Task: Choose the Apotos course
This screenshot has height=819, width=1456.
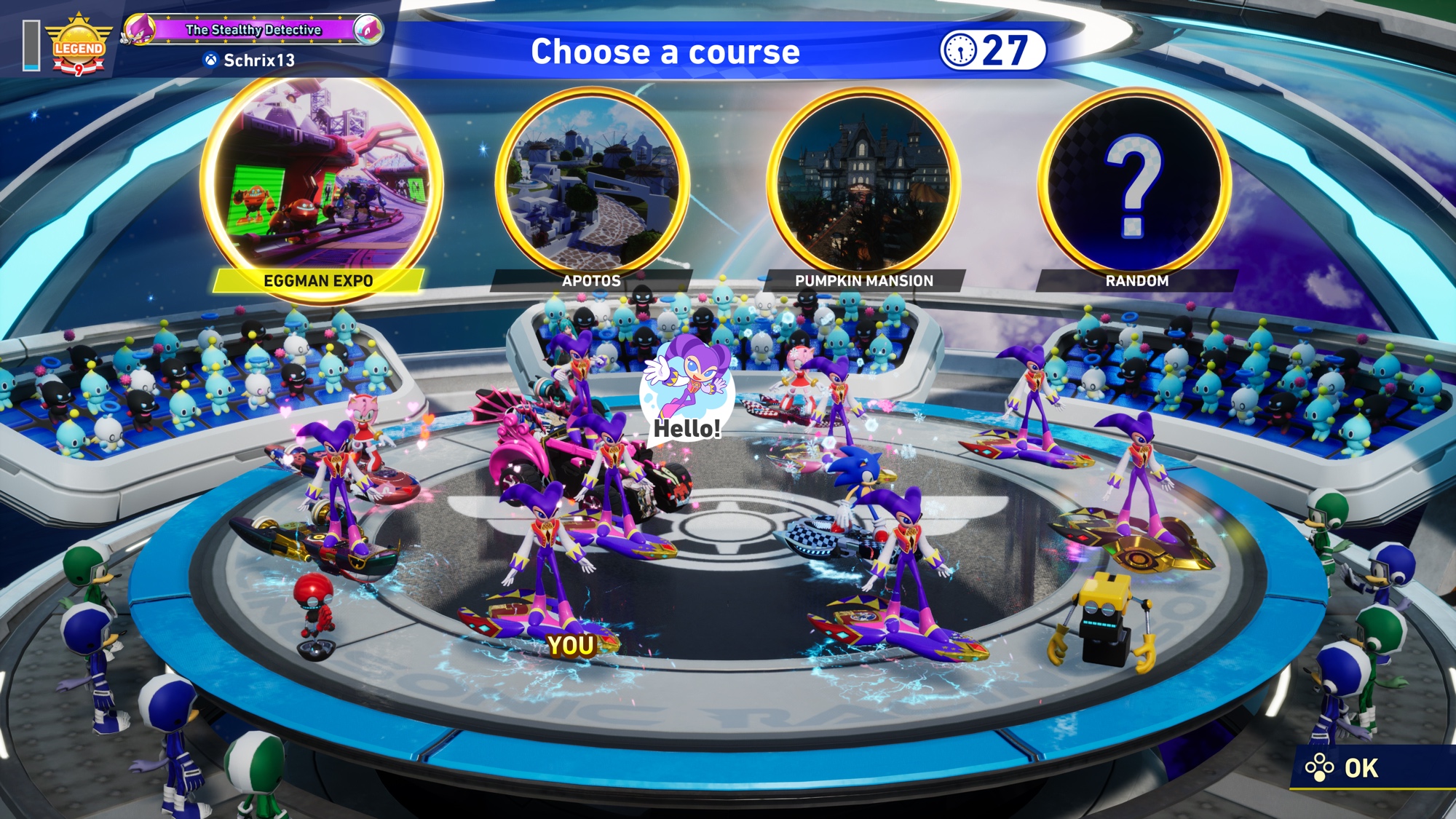Action: pos(592,186)
